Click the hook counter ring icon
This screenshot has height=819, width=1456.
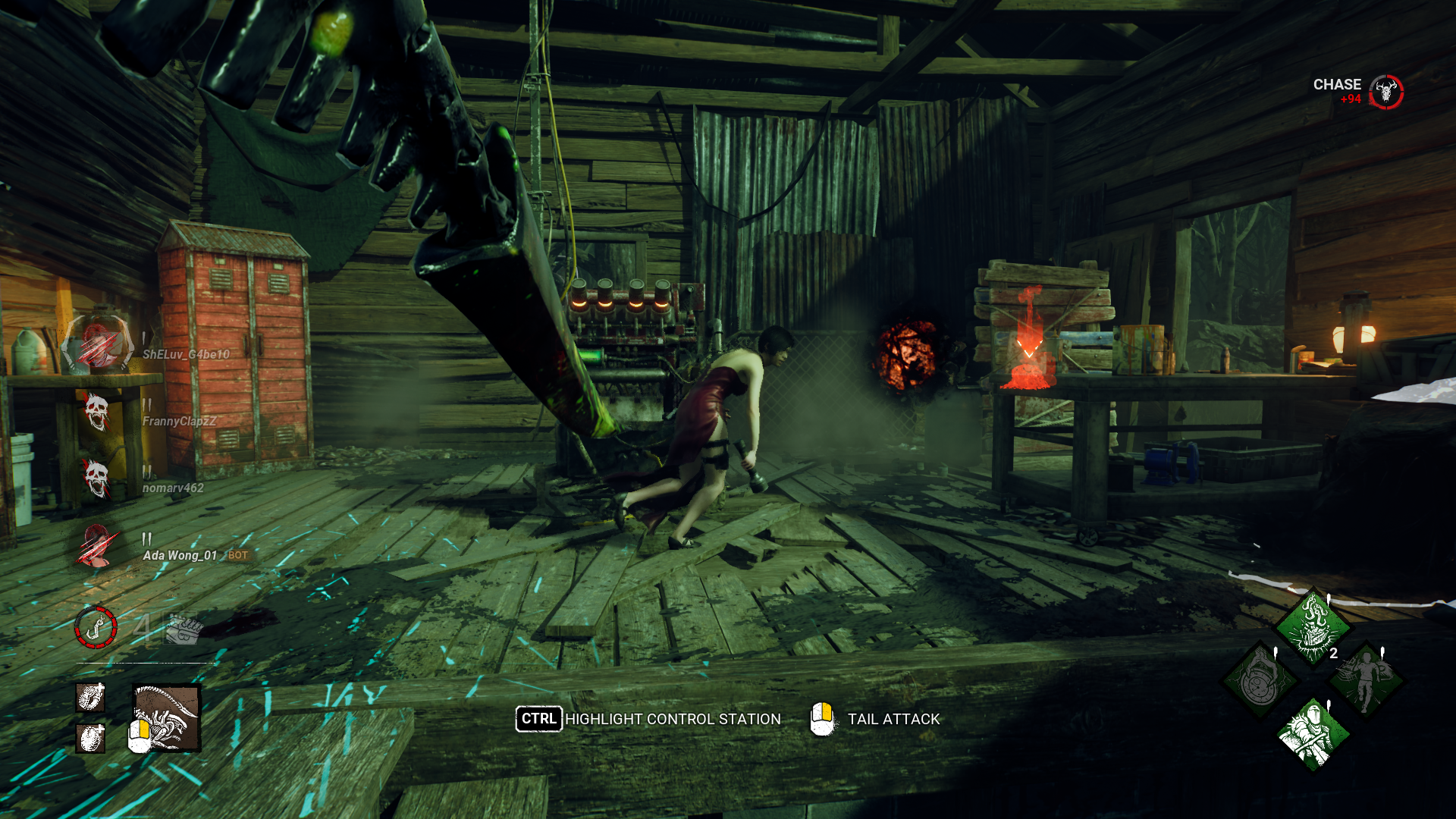pos(96,627)
